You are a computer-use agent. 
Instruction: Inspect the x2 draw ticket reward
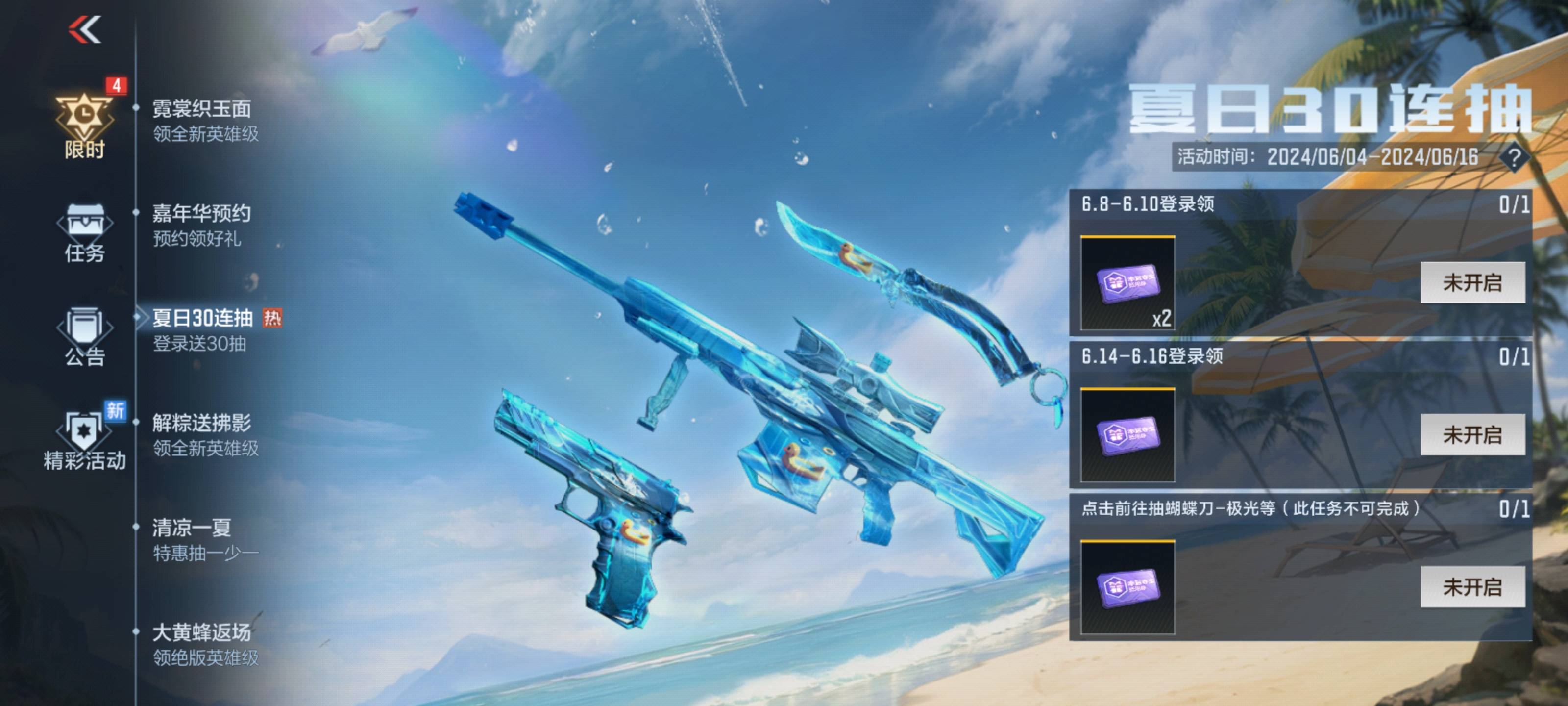point(1127,284)
